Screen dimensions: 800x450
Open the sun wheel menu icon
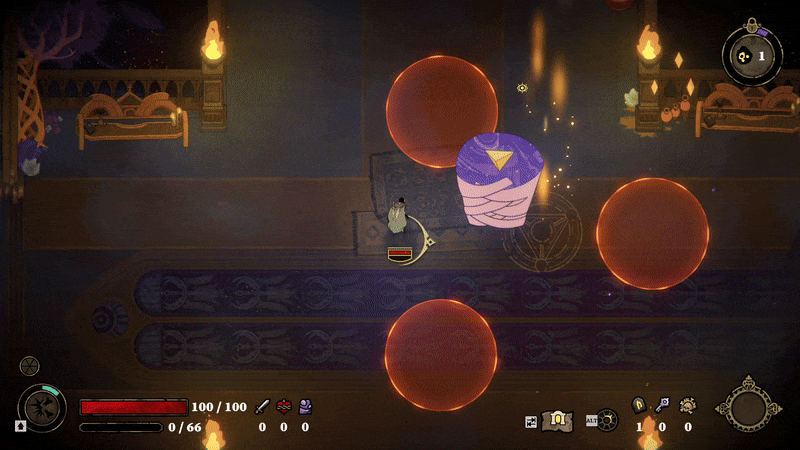[x=607, y=420]
